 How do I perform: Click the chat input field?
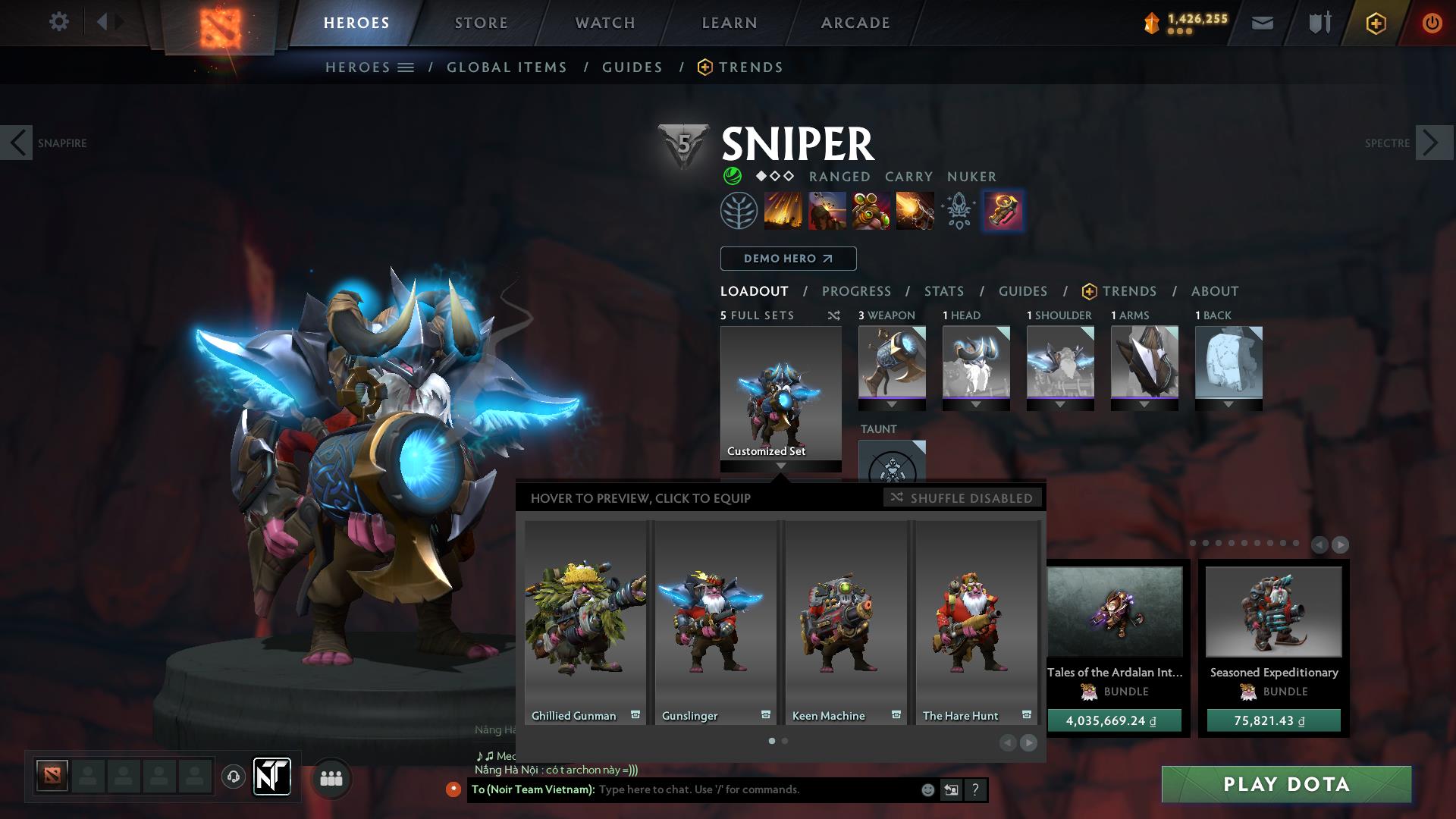(720, 789)
